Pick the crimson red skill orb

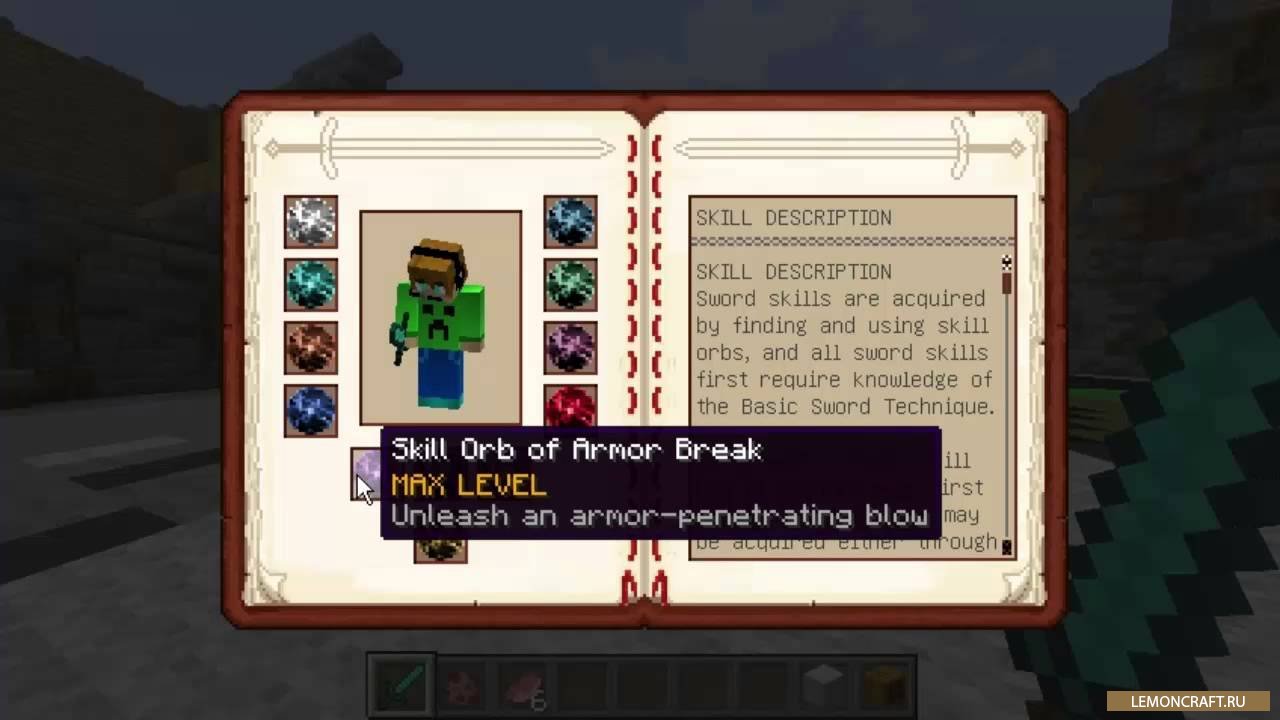(570, 407)
